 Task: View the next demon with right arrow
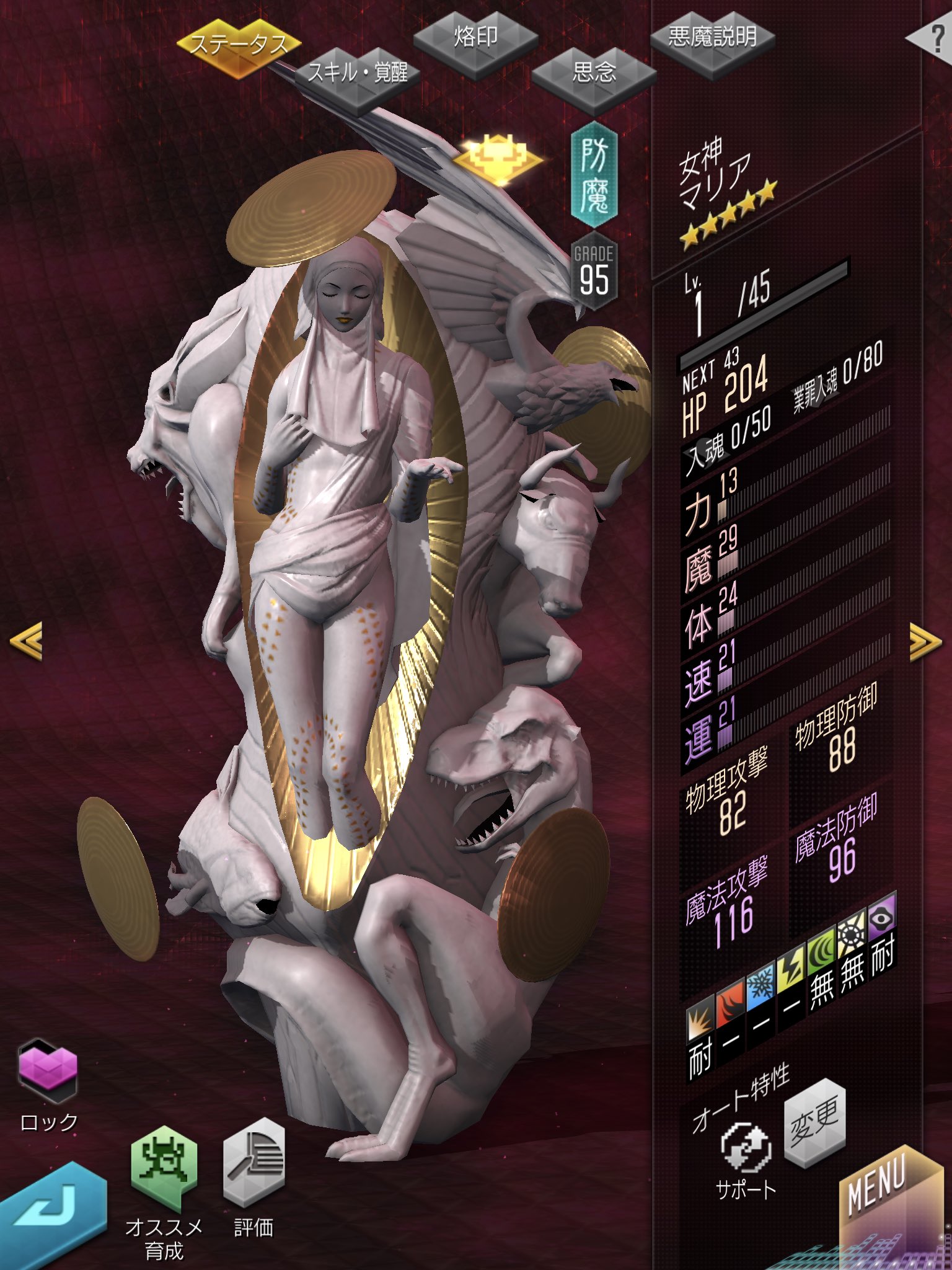coord(925,641)
